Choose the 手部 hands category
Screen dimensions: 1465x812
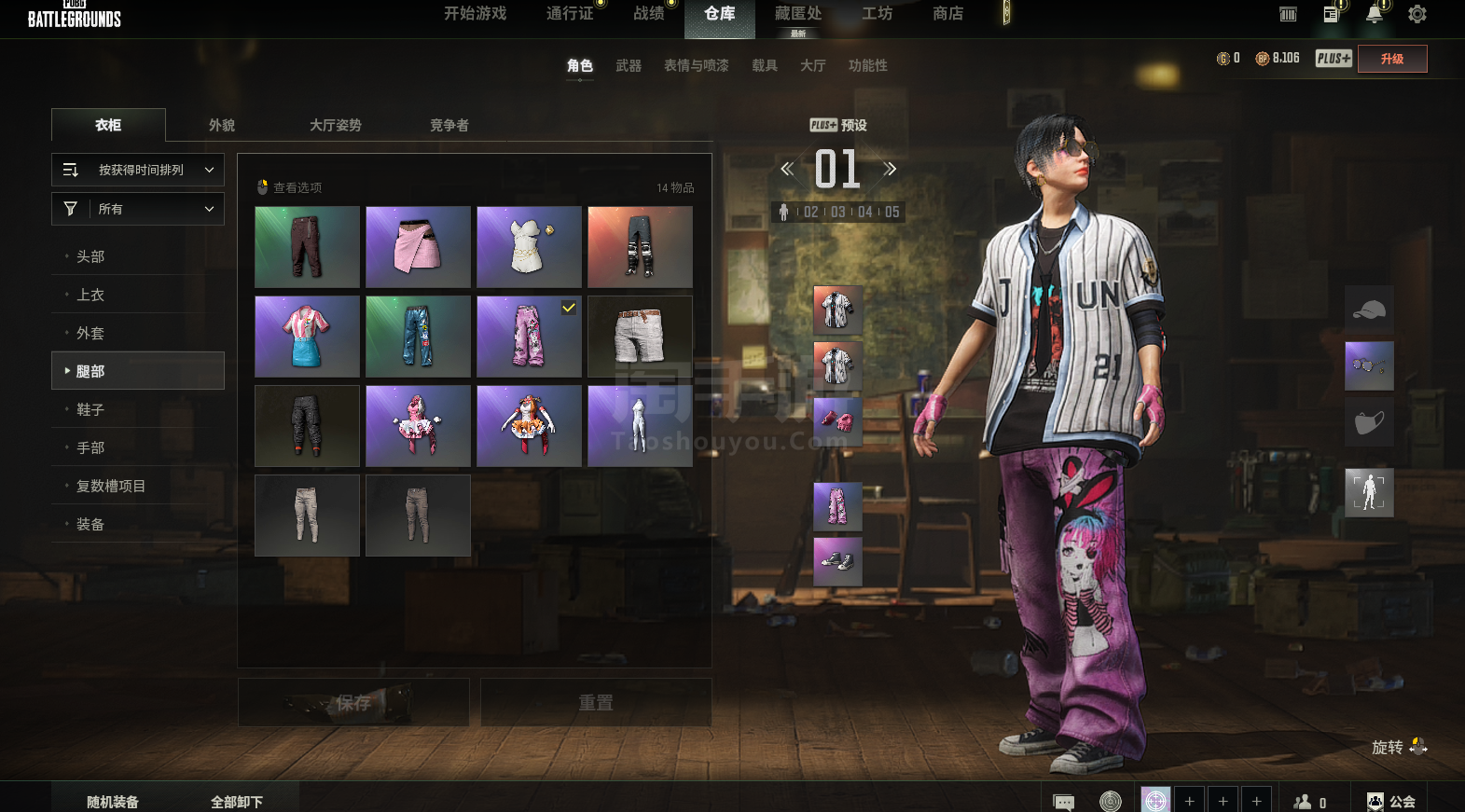(90, 447)
